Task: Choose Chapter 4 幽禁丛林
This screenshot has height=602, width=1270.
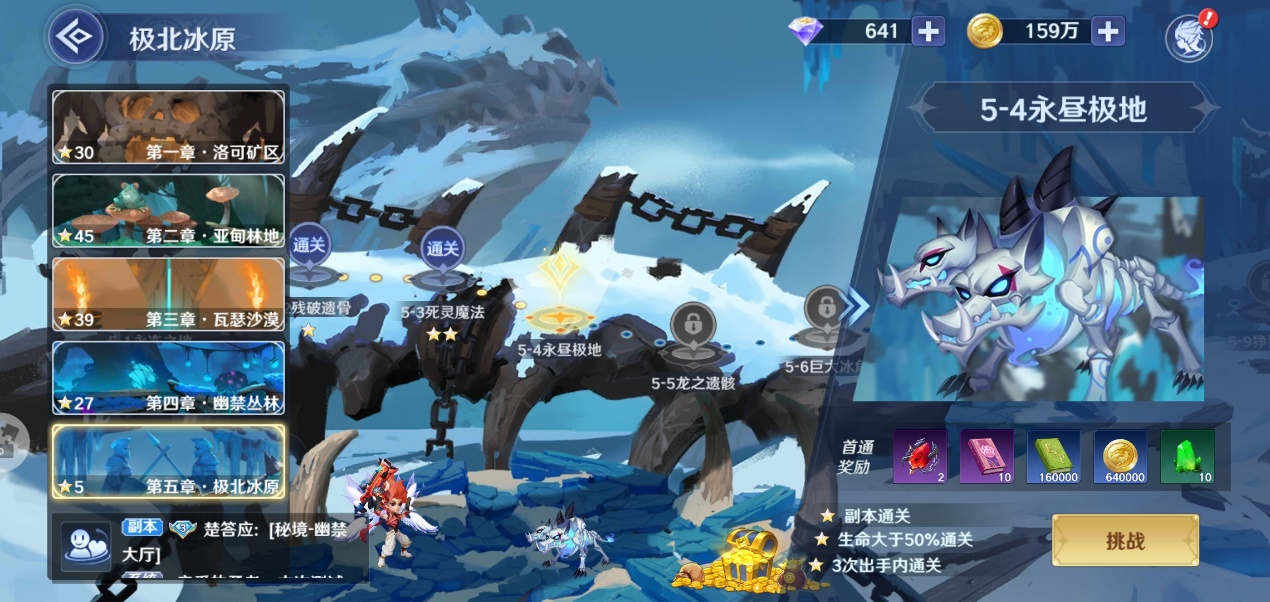Action: (168, 378)
